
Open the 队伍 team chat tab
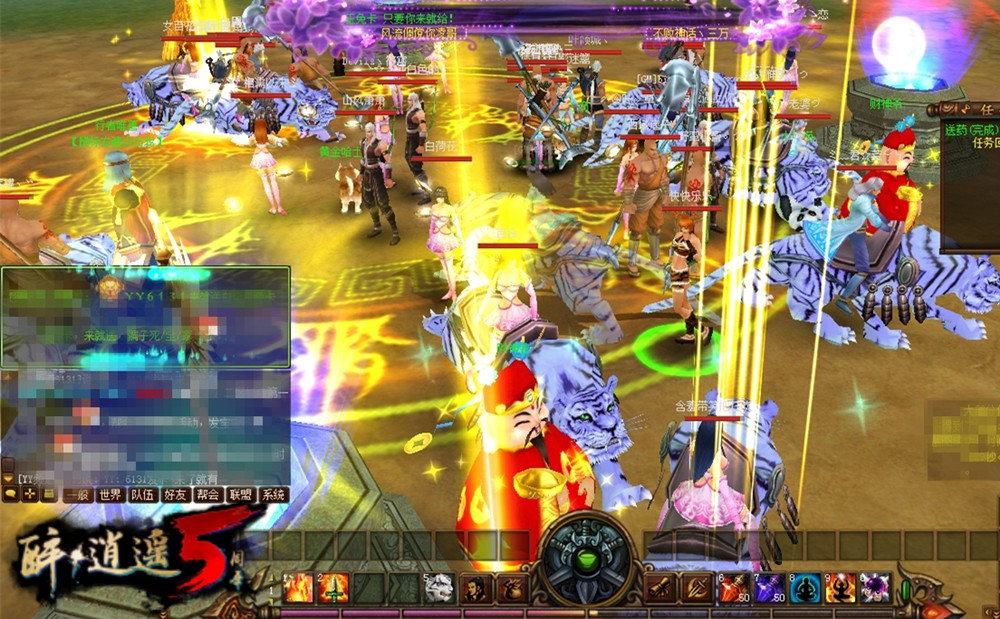pos(143,494)
